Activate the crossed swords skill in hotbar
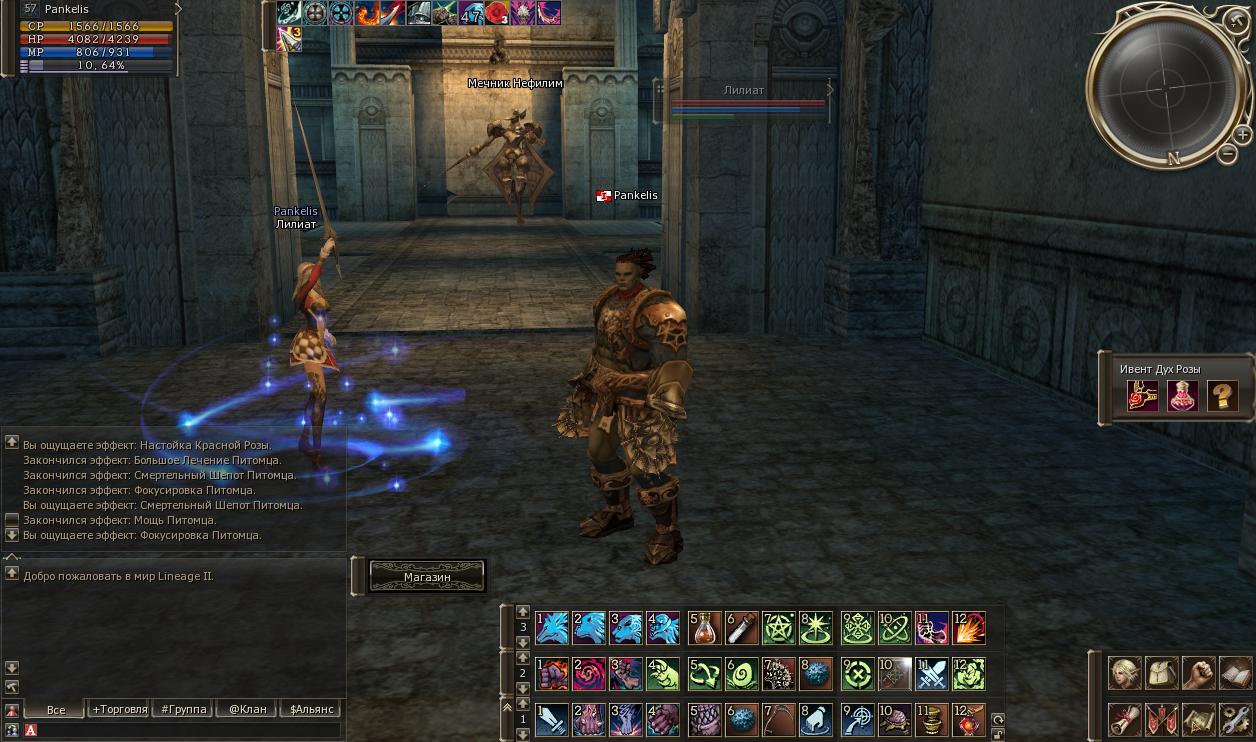The width and height of the screenshot is (1256, 742). coord(931,674)
